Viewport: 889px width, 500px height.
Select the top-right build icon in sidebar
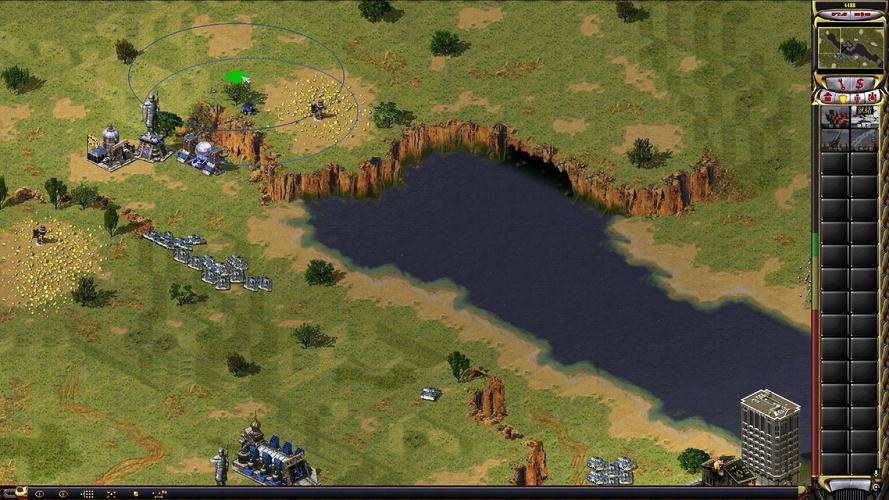point(864,116)
